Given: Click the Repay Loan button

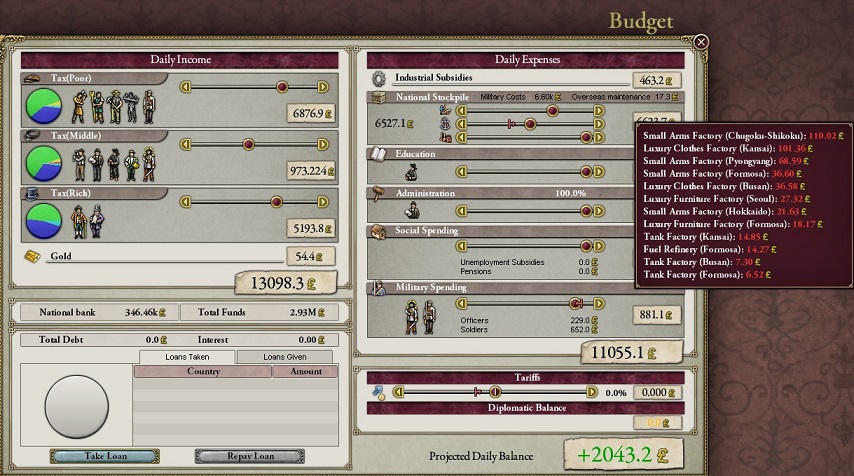Looking at the screenshot, I should (x=249, y=456).
